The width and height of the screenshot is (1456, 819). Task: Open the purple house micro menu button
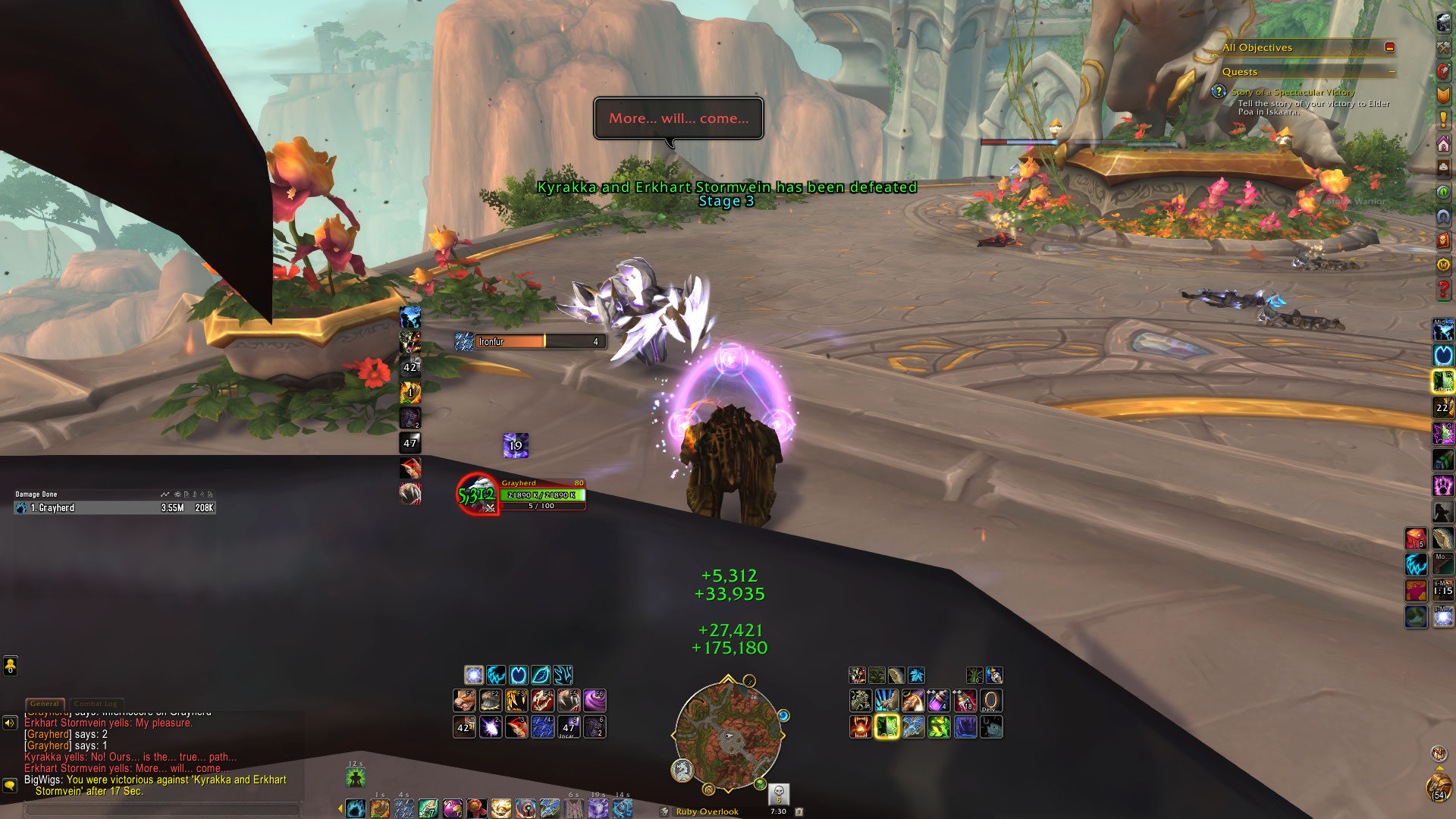[x=1443, y=144]
